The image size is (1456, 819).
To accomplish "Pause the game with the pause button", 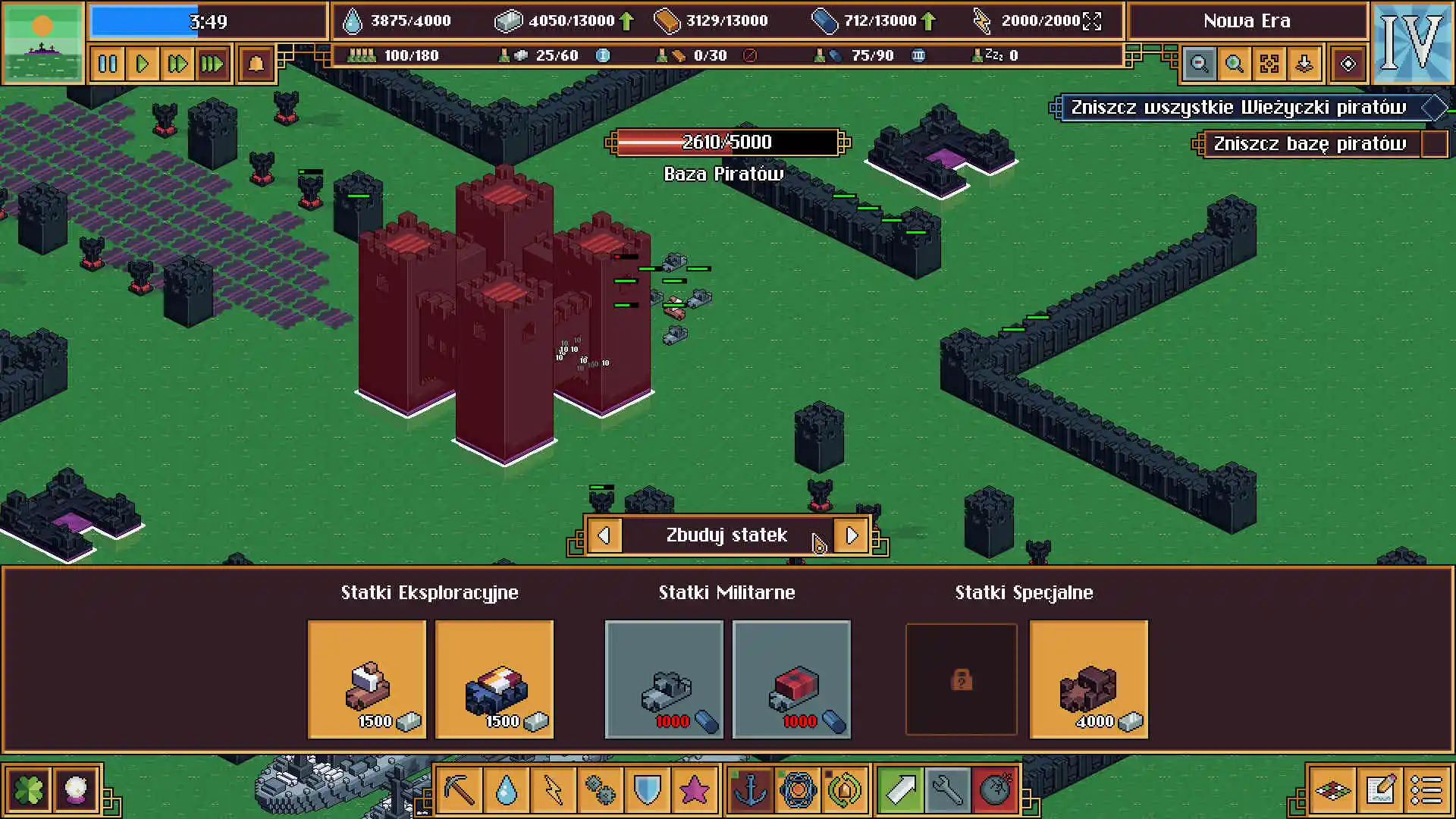I will point(108,64).
